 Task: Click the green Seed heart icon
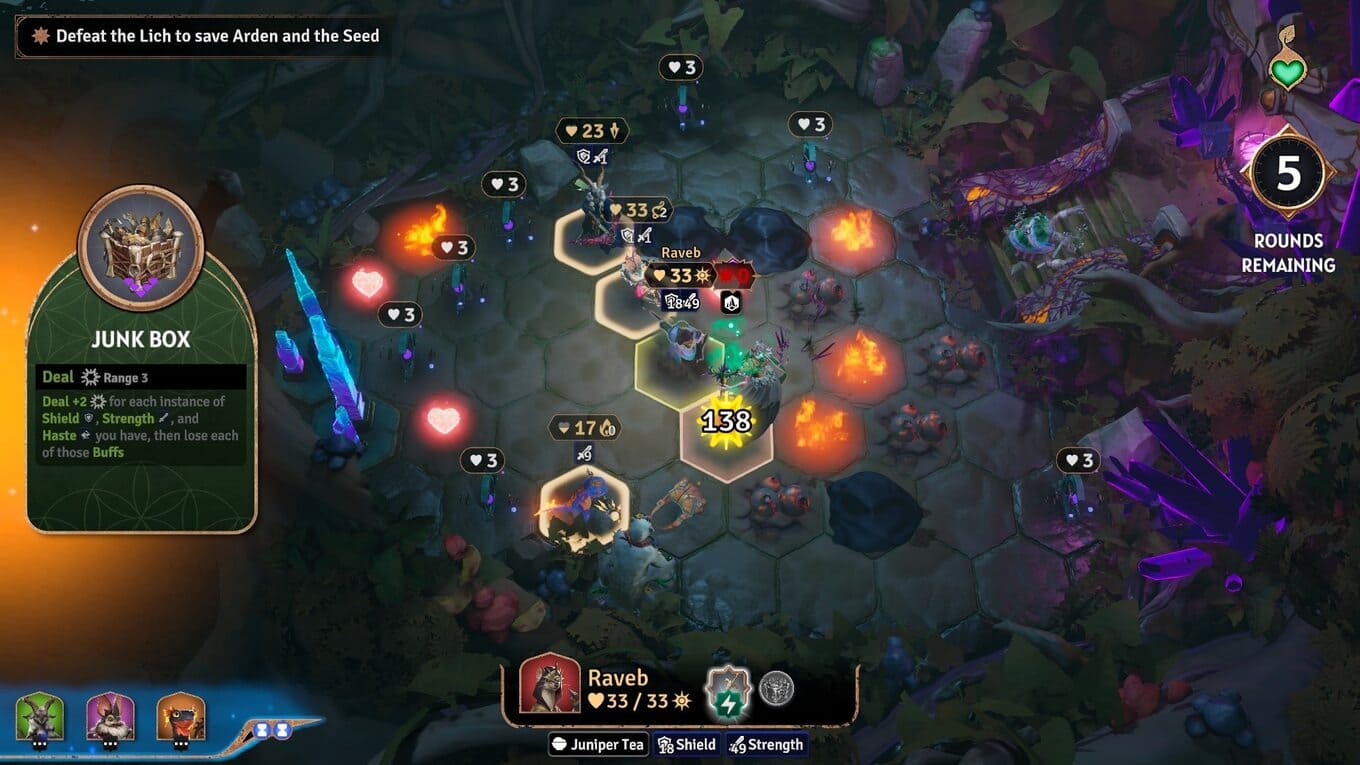tap(1287, 72)
